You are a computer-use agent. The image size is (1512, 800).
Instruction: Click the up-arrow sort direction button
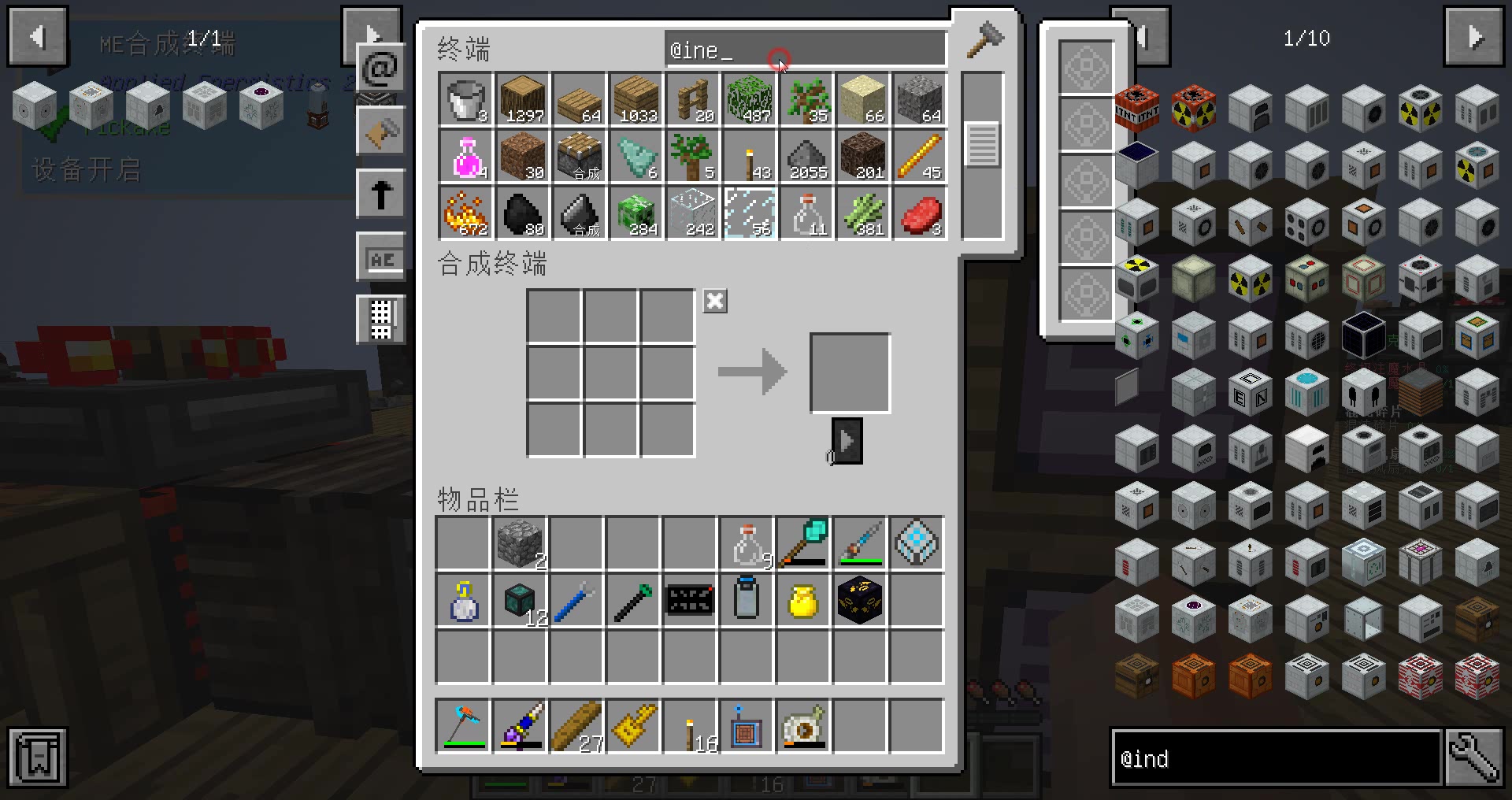[380, 194]
